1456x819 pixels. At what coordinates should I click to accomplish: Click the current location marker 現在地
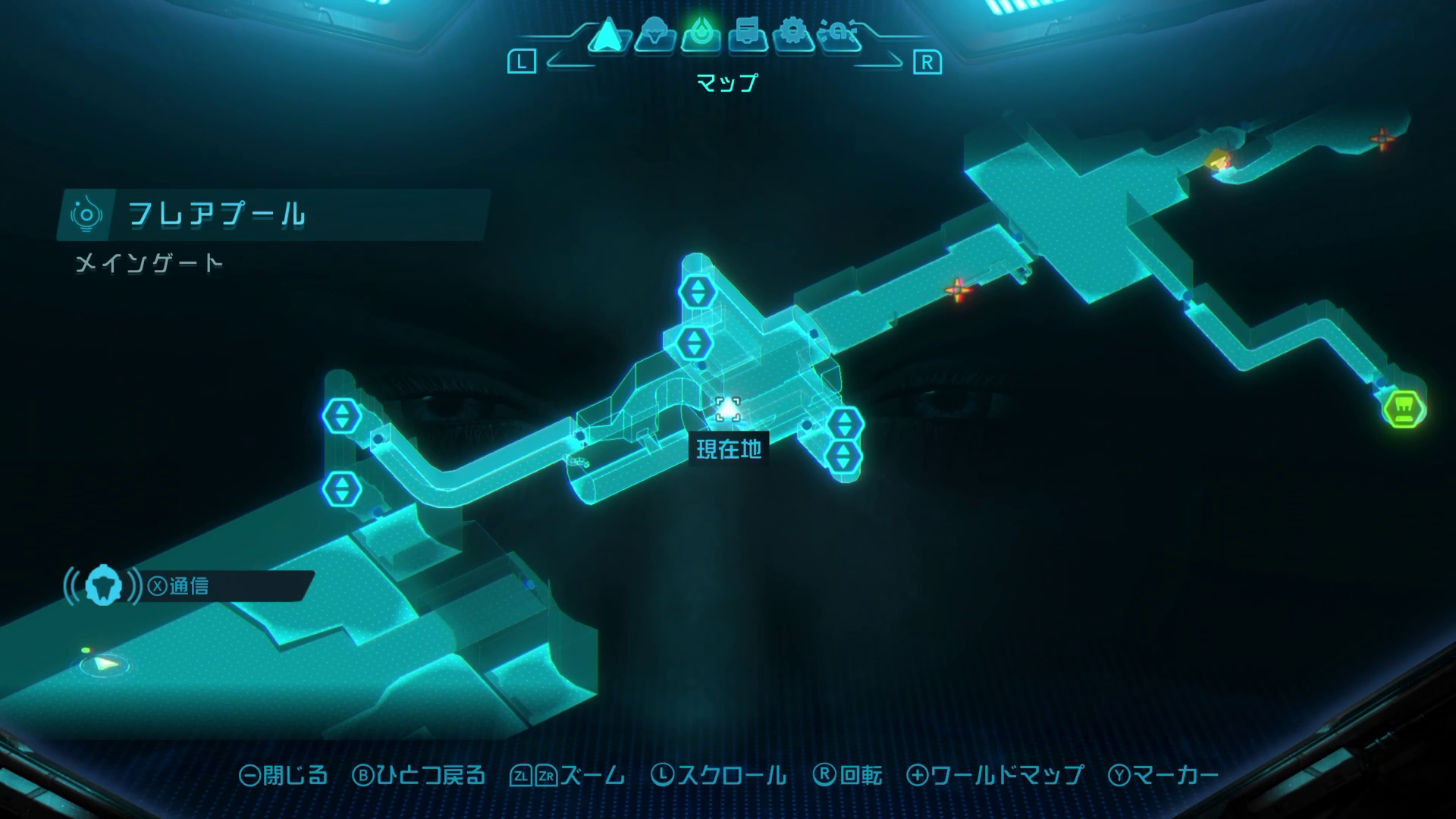tap(728, 410)
